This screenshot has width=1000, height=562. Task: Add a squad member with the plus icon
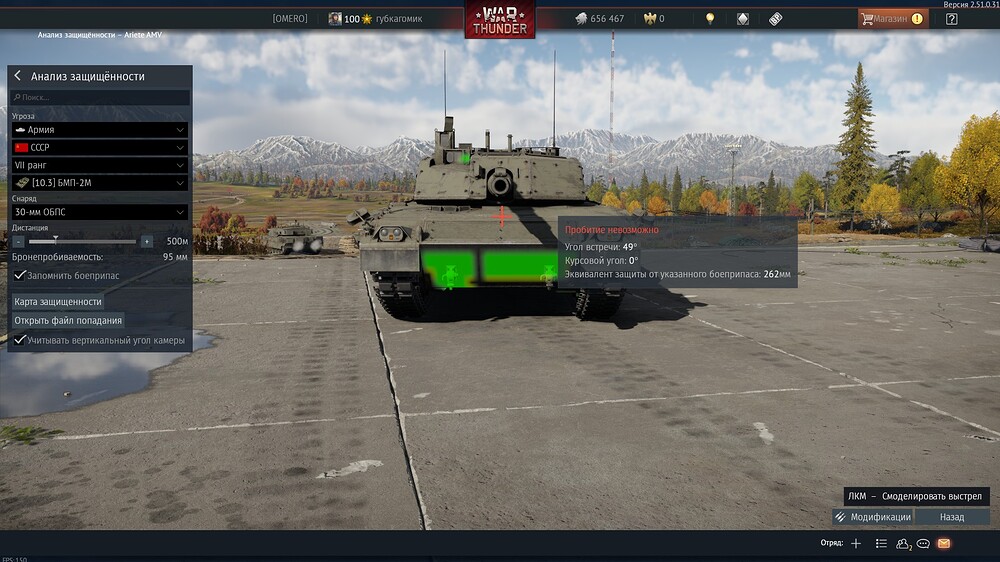tap(855, 543)
